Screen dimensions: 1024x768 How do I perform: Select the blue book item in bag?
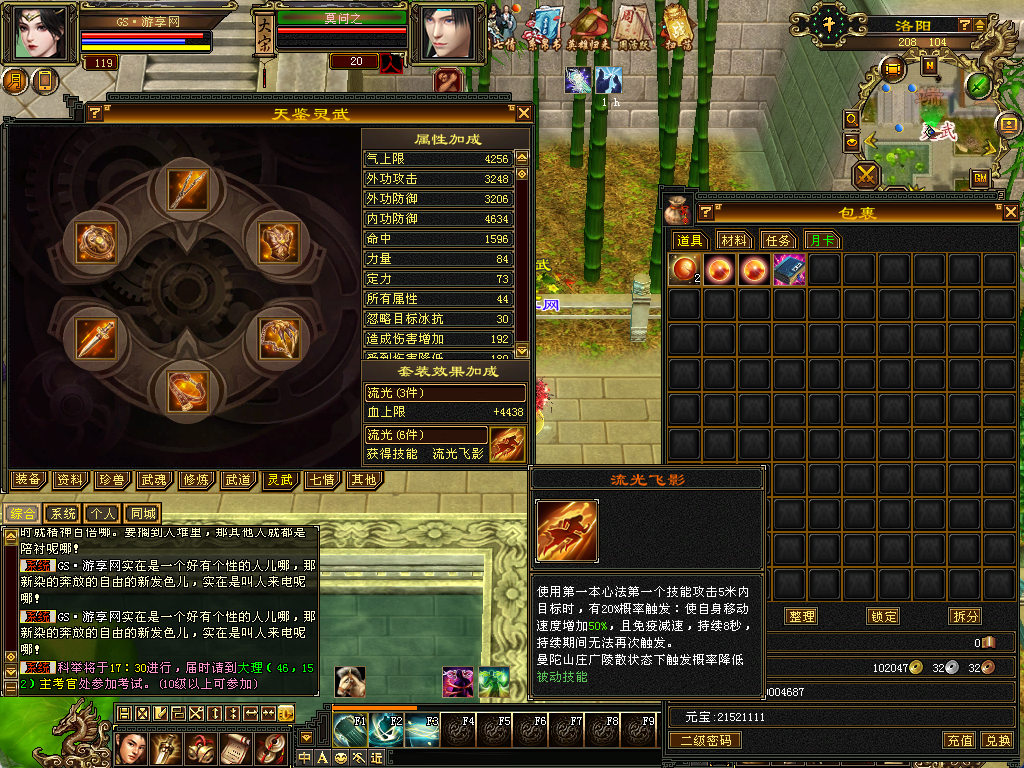coord(789,270)
